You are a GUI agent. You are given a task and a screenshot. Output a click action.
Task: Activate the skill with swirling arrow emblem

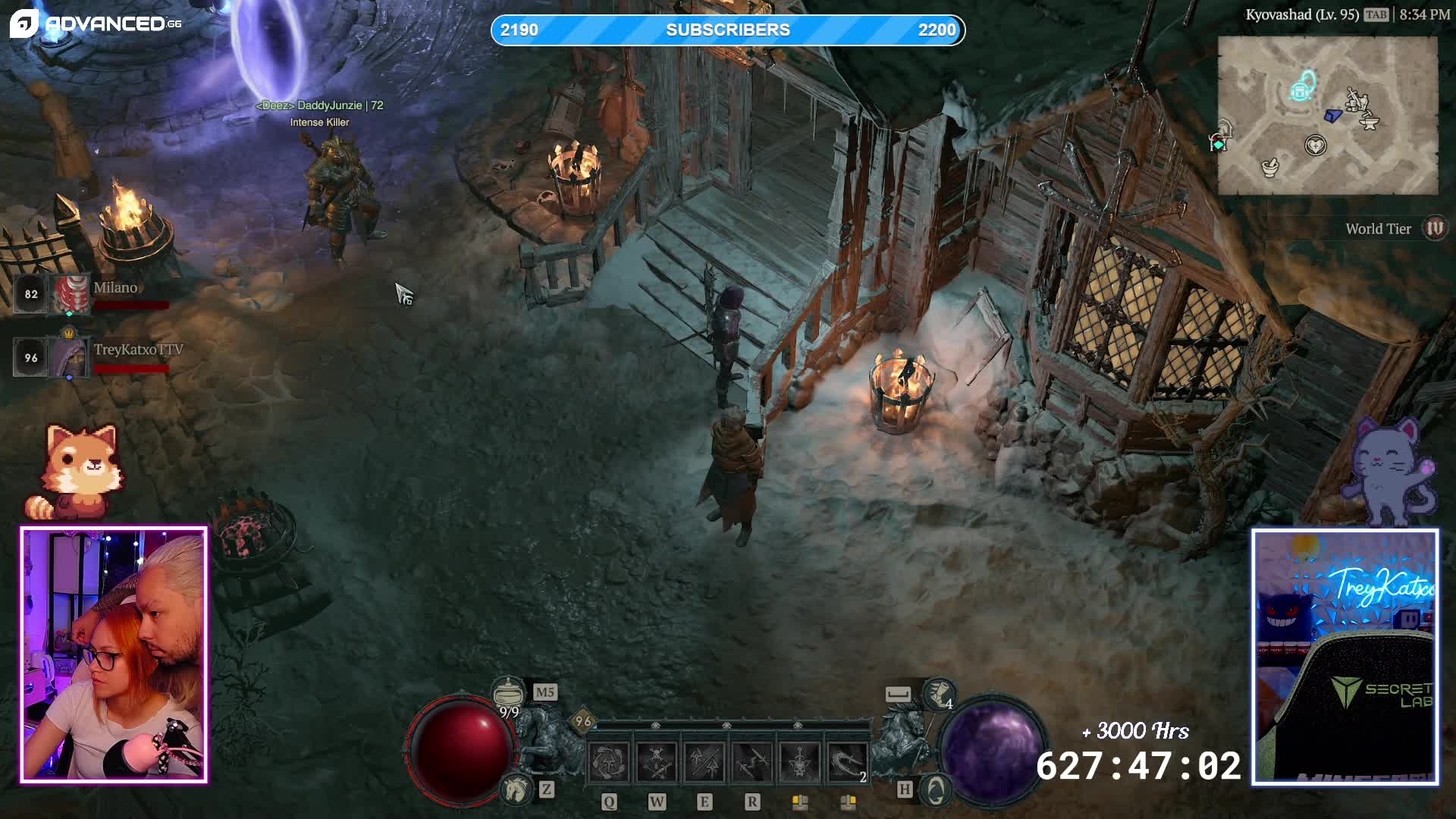[609, 762]
